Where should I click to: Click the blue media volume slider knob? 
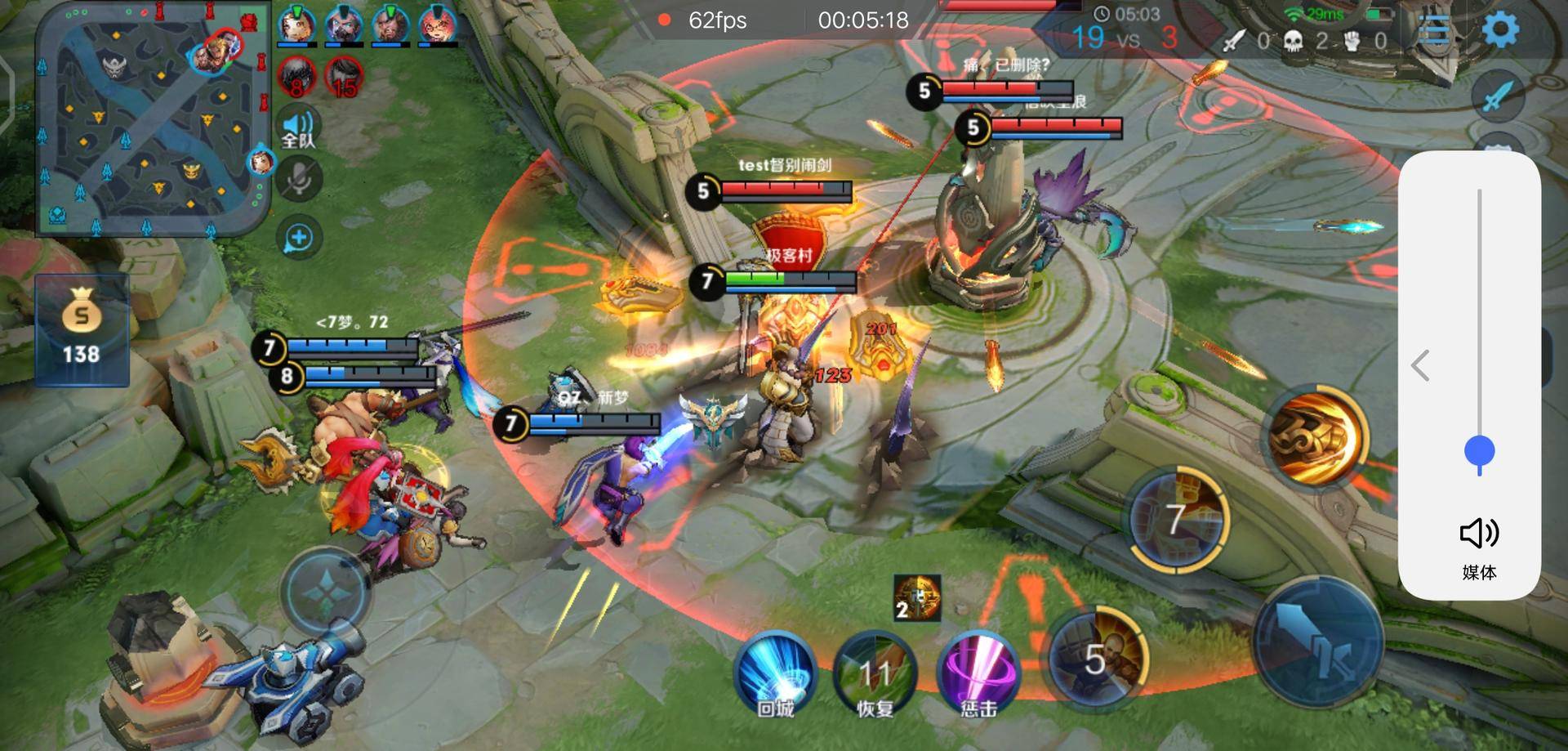click(1479, 451)
